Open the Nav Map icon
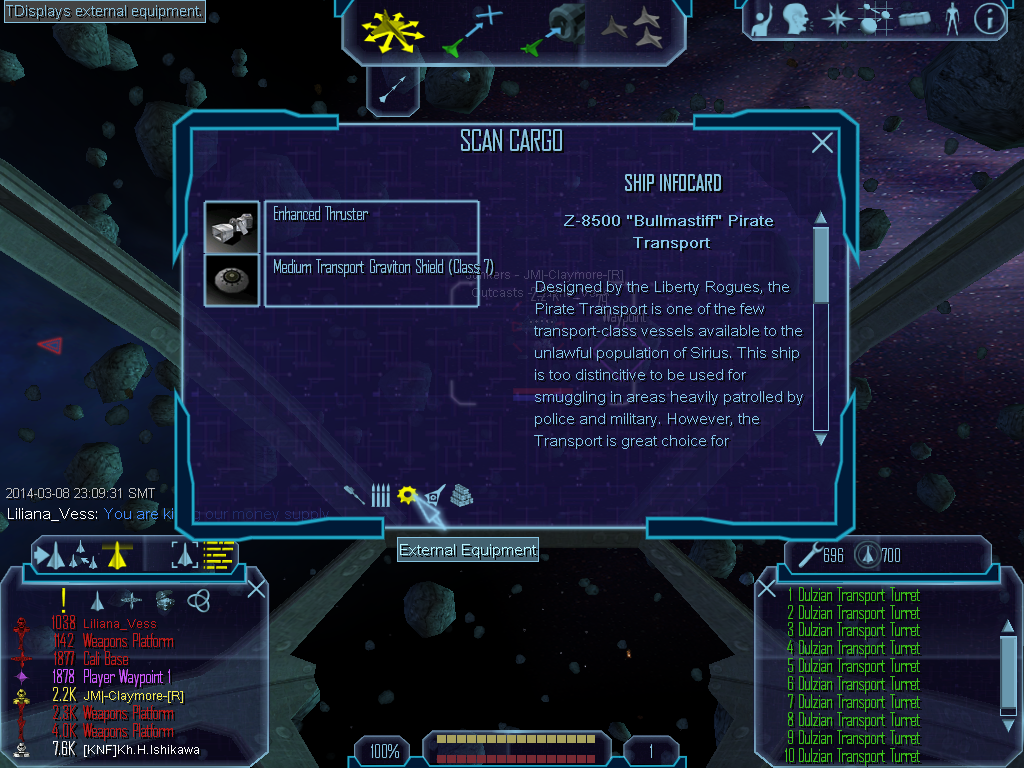Image resolution: width=1024 pixels, height=768 pixels. point(874,18)
